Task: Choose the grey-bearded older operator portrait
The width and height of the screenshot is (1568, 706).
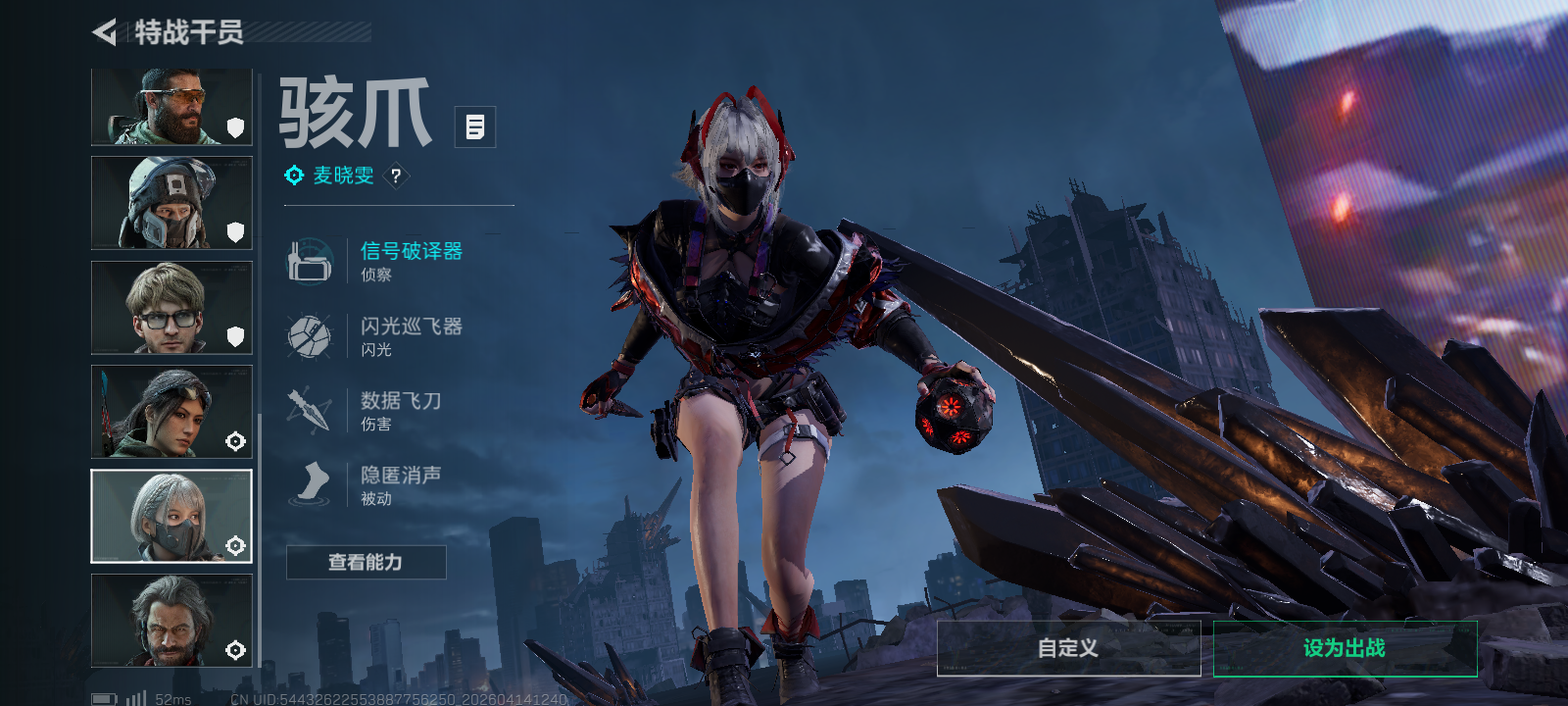Action: (171, 620)
